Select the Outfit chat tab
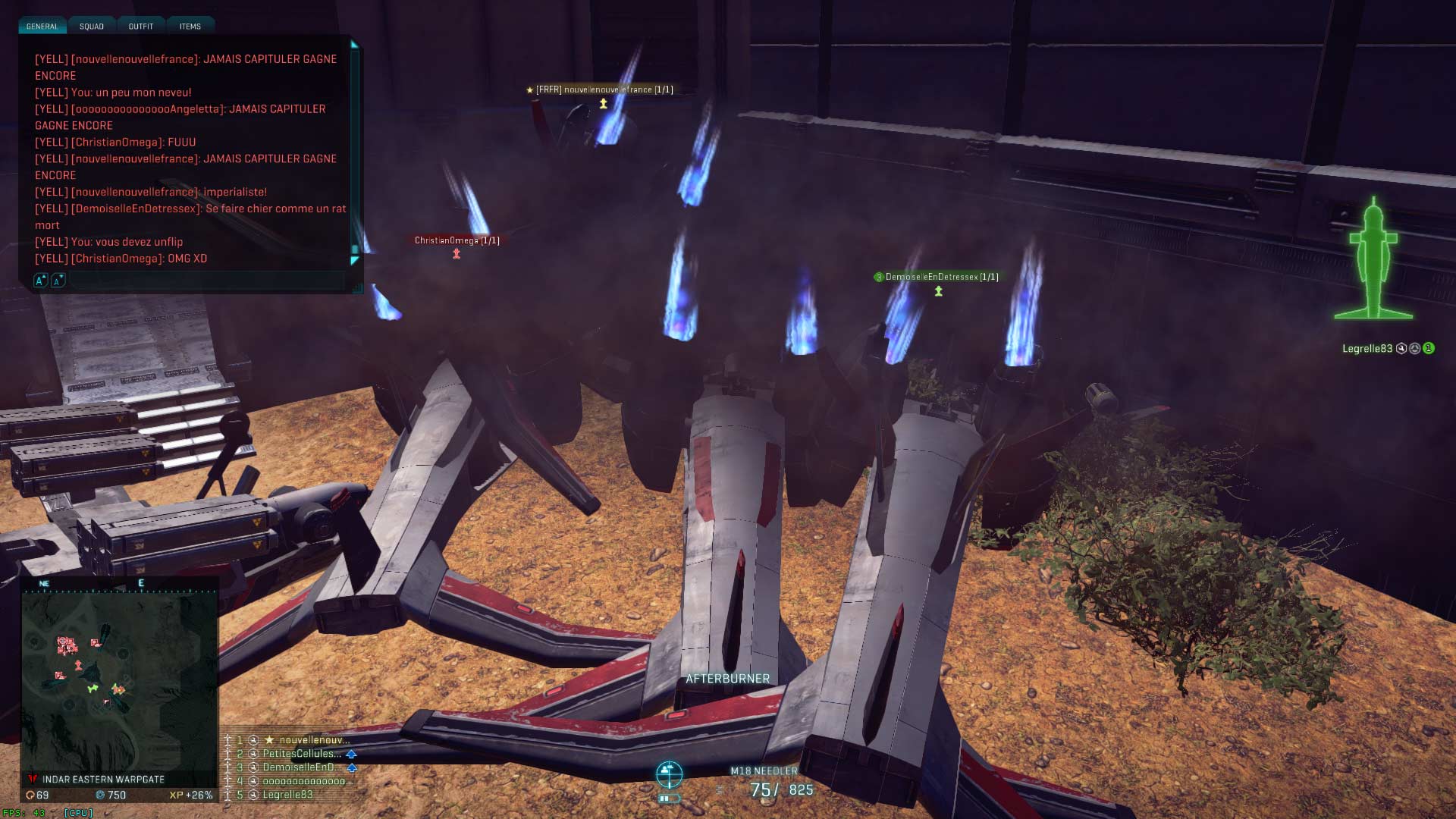1456x819 pixels. 141,27
